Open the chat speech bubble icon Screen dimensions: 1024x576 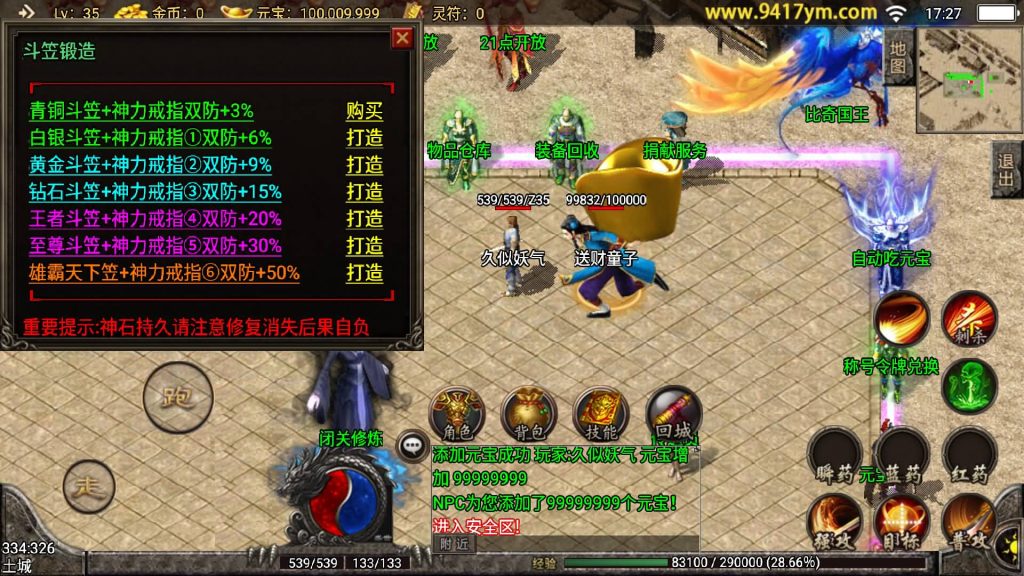pyautogui.click(x=410, y=445)
